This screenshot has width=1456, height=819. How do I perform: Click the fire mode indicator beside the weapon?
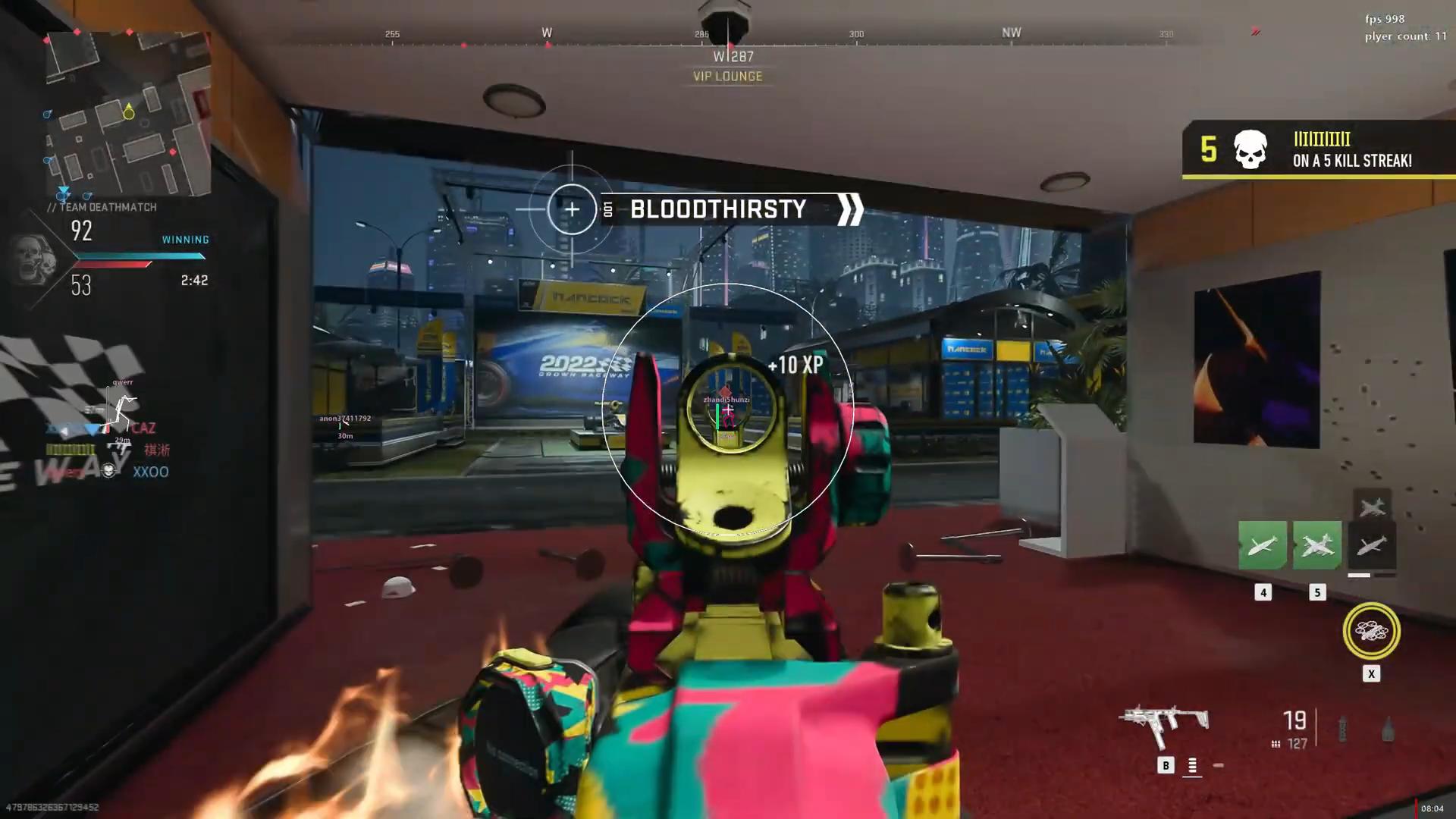[1192, 766]
